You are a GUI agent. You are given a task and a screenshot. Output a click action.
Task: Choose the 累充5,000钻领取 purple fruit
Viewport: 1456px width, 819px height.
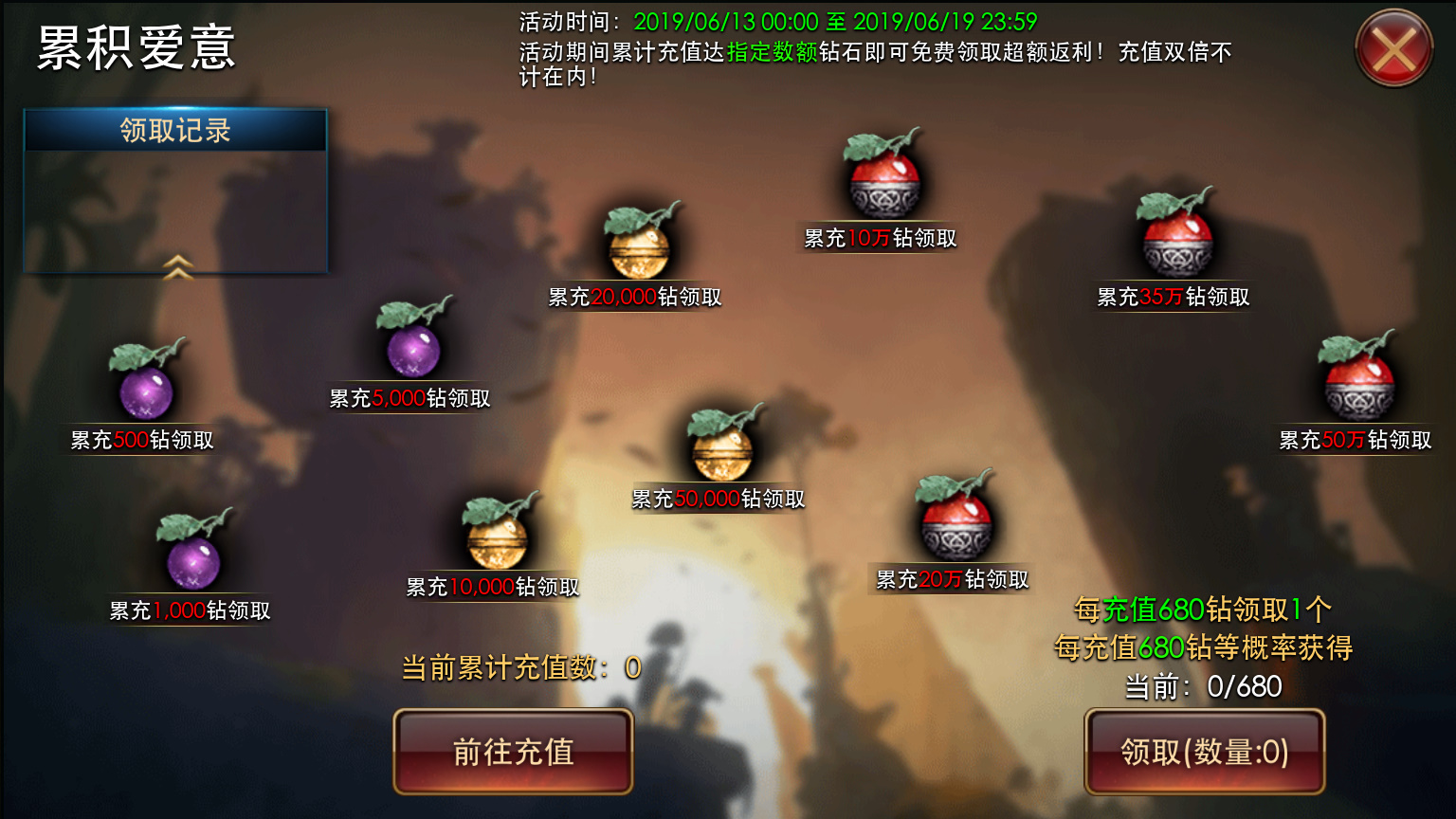(413, 347)
